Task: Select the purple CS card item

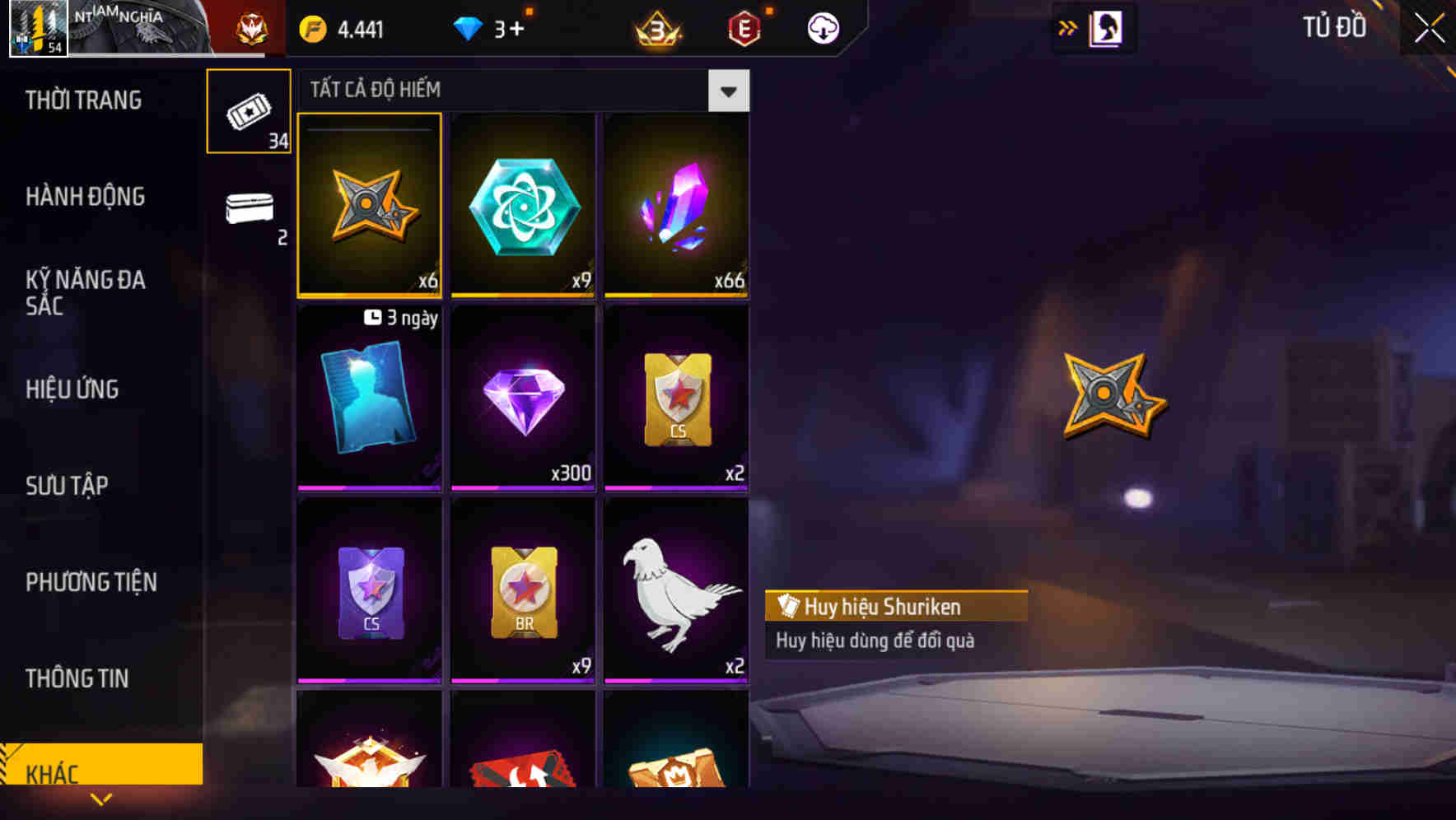Action: click(369, 591)
